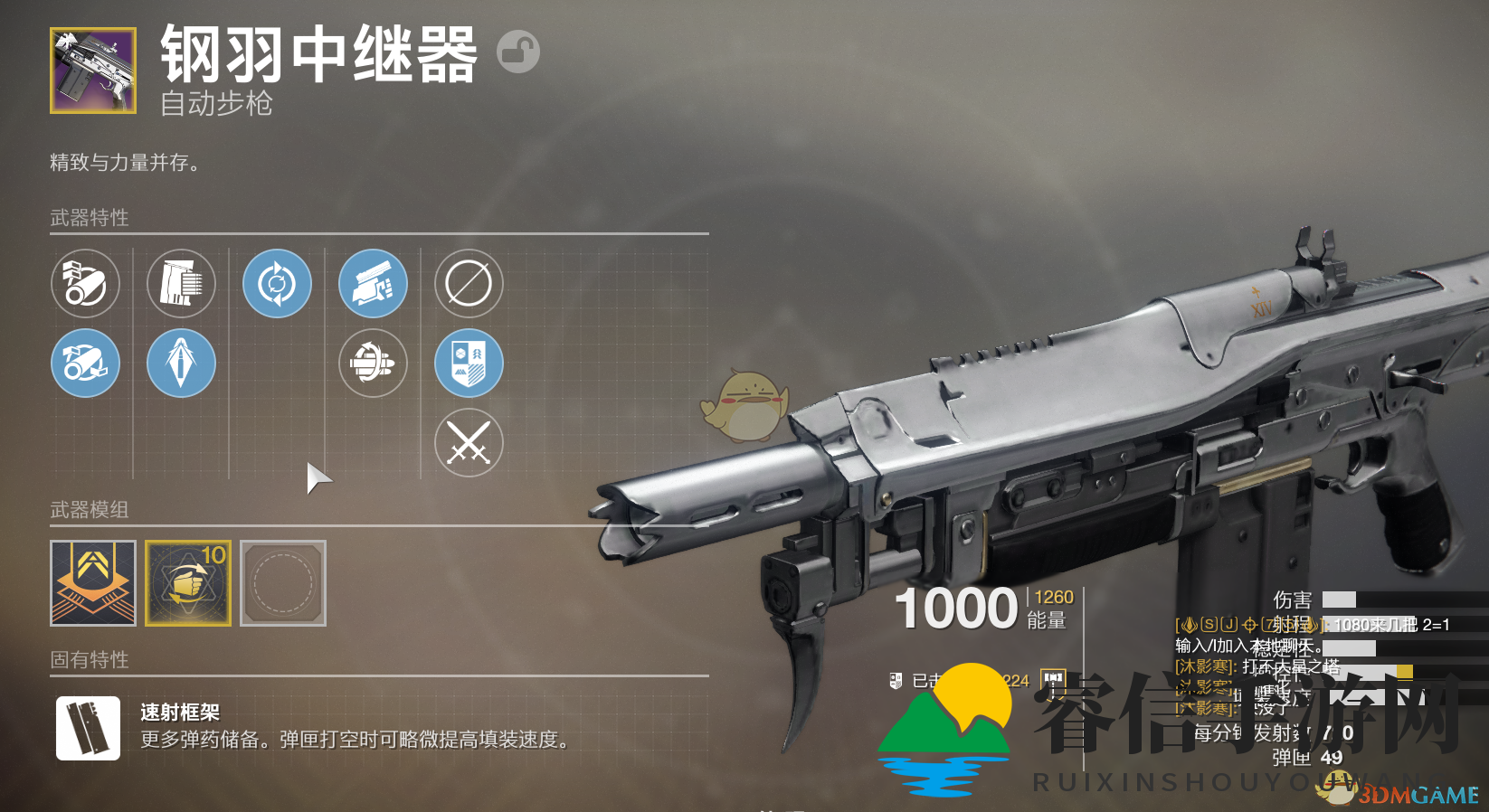Select the blue pistol-shaped handling perk

(x=374, y=283)
